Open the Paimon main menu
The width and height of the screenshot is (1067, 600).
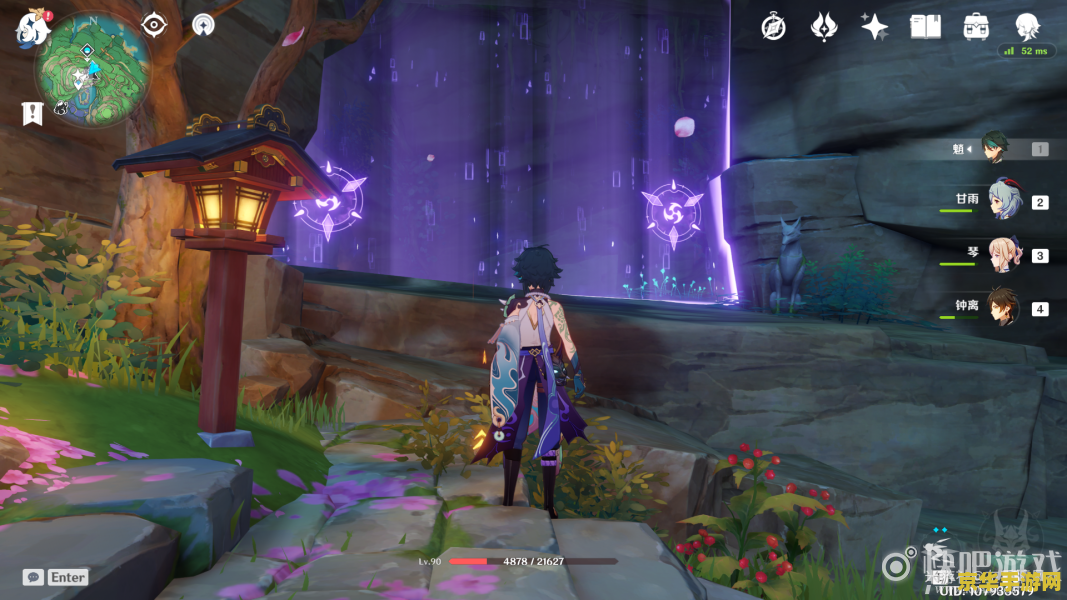[x=32, y=28]
